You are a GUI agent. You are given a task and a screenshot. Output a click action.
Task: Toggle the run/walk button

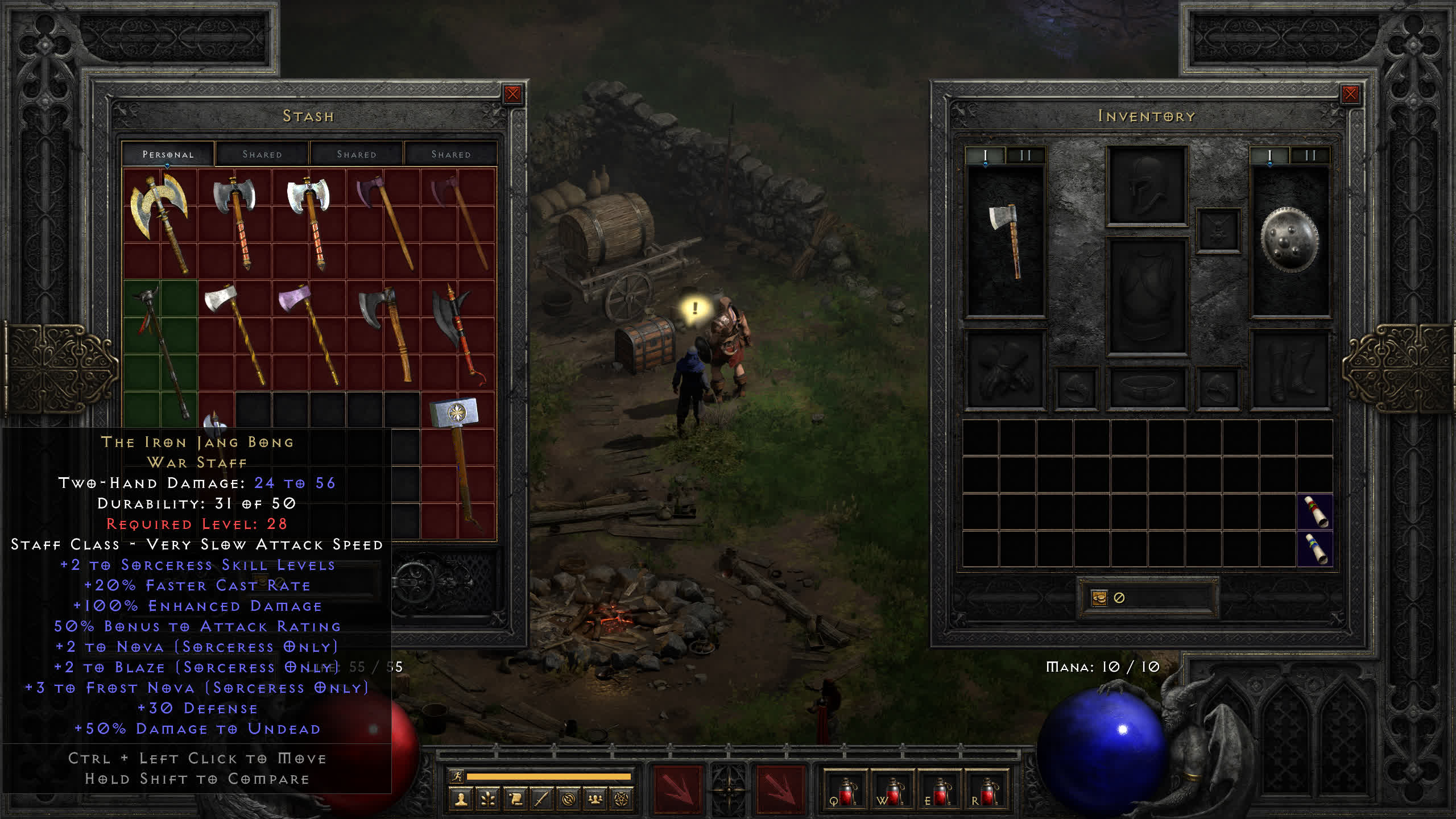457,776
